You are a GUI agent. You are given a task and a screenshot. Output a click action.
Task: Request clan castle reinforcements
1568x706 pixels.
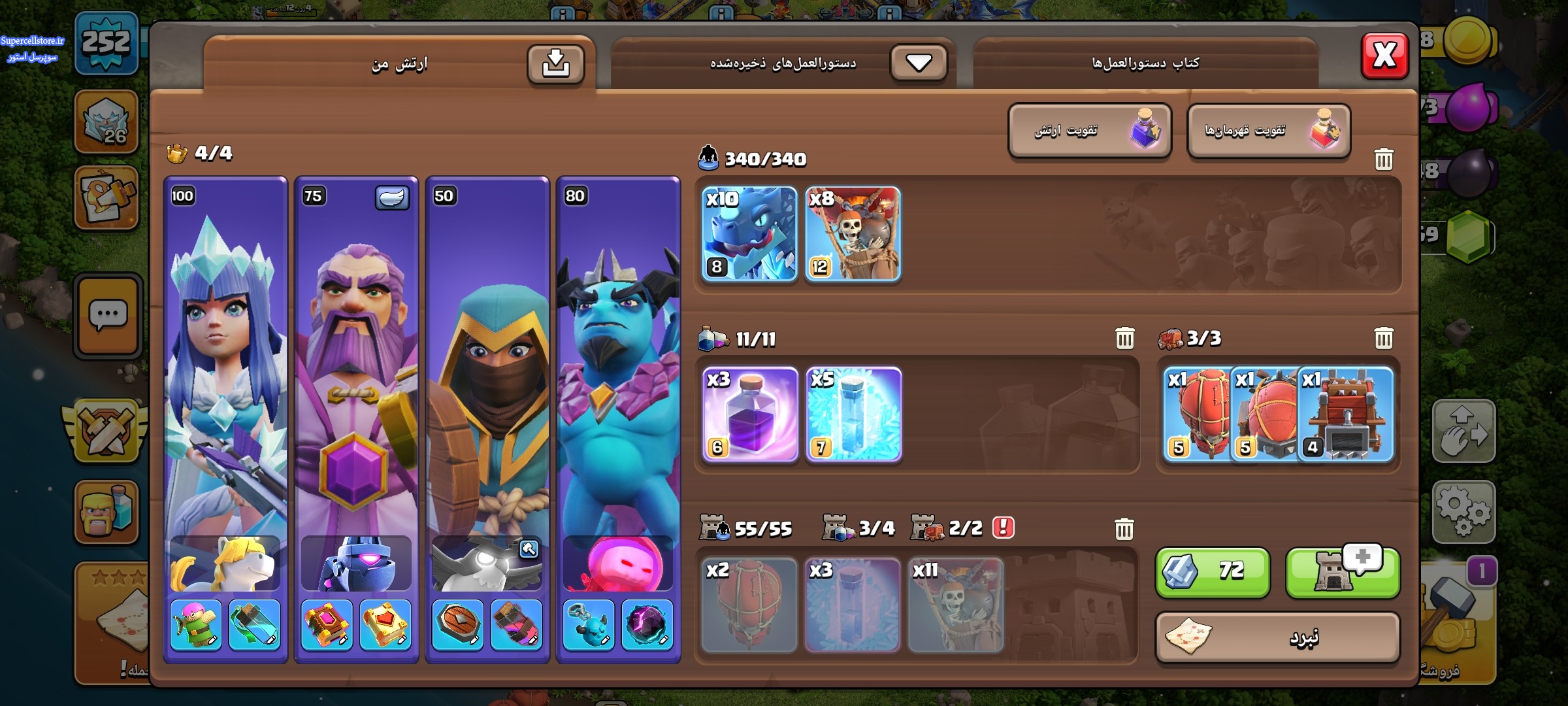[x=1342, y=572]
